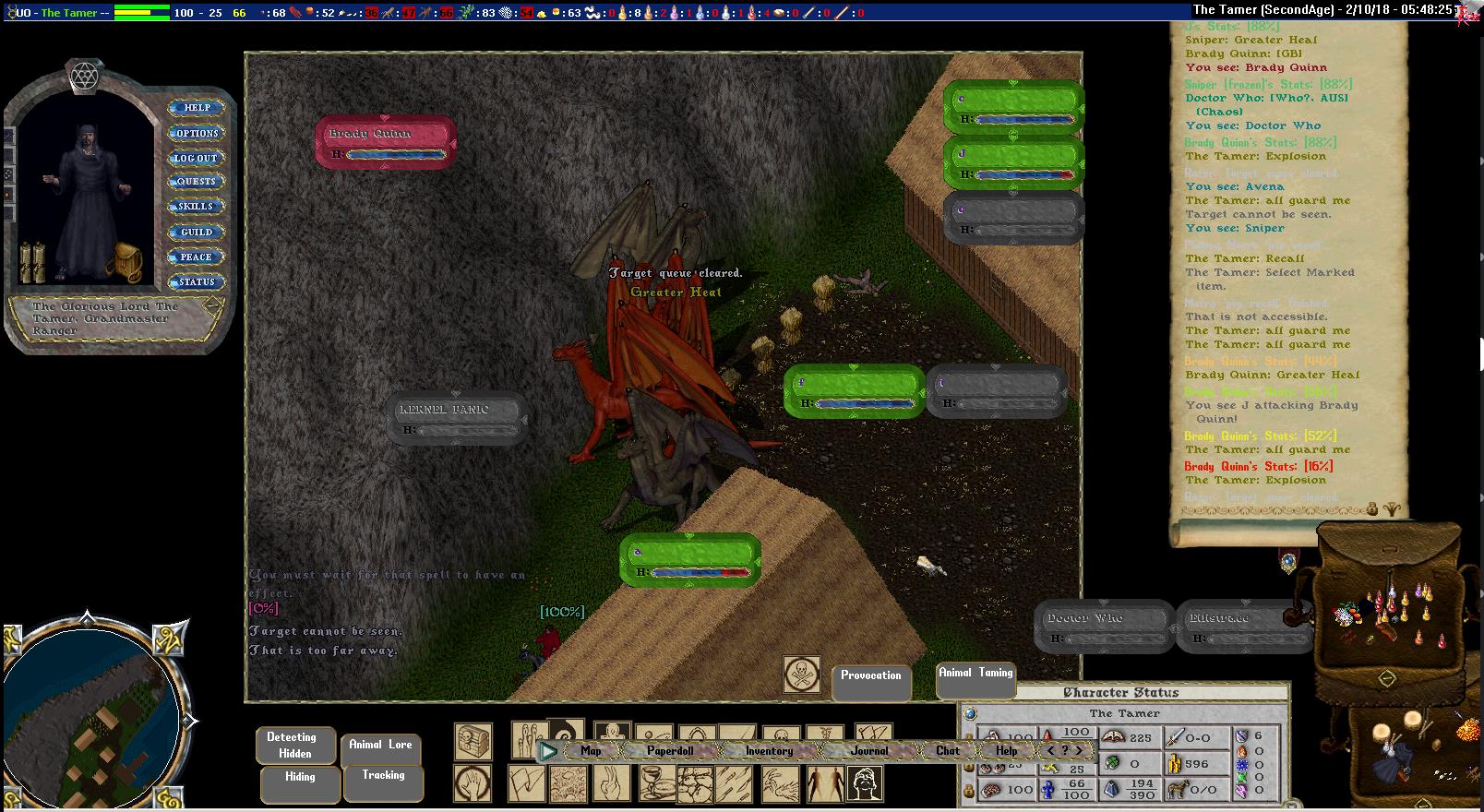Open the Journal from the menu bar
Viewport: 1484px width, 812px height.
coord(869,751)
